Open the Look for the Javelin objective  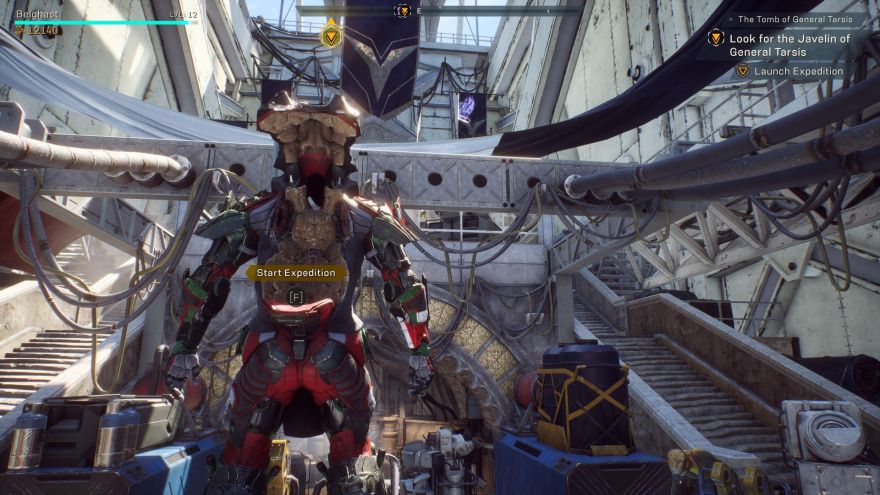789,45
